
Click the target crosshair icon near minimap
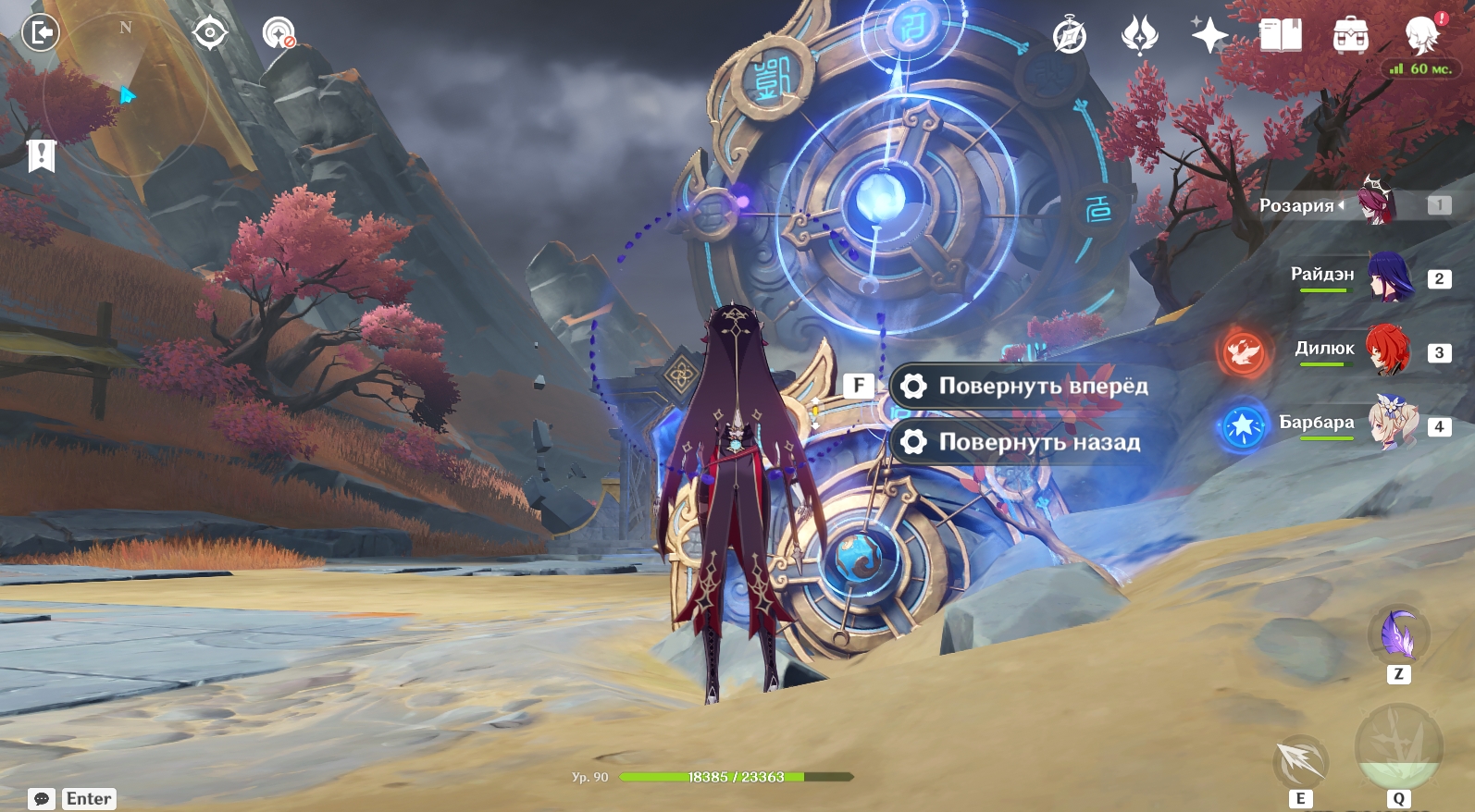tap(210, 33)
